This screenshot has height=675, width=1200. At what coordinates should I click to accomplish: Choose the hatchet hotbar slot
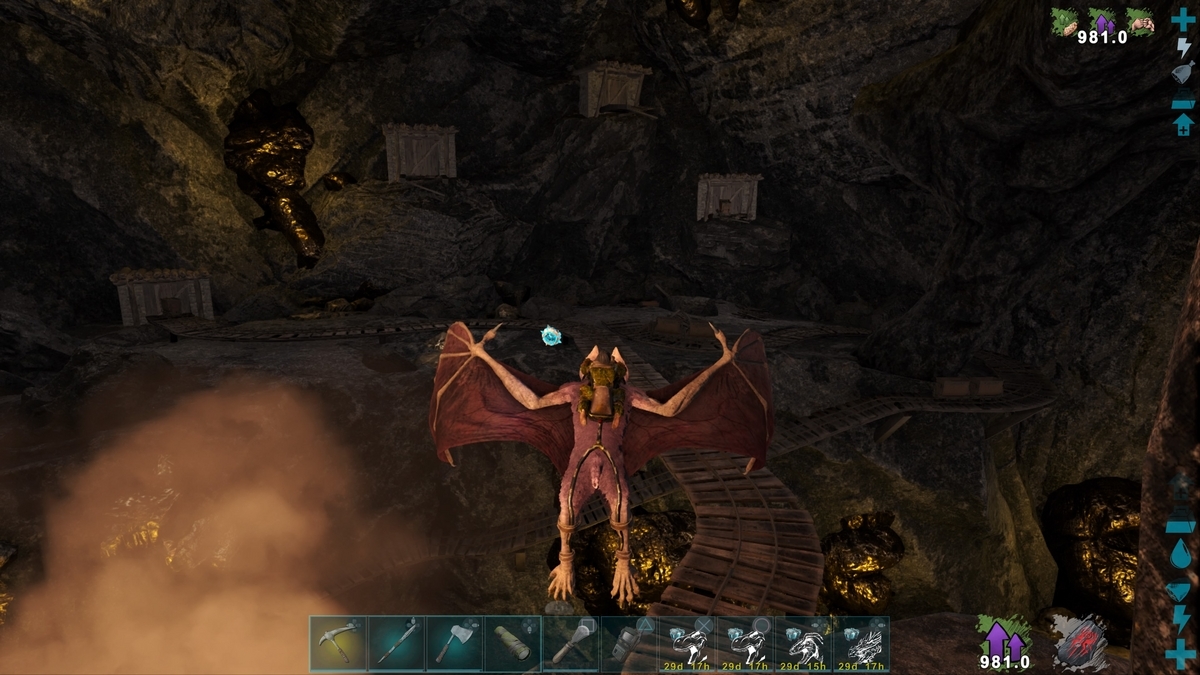[454, 643]
